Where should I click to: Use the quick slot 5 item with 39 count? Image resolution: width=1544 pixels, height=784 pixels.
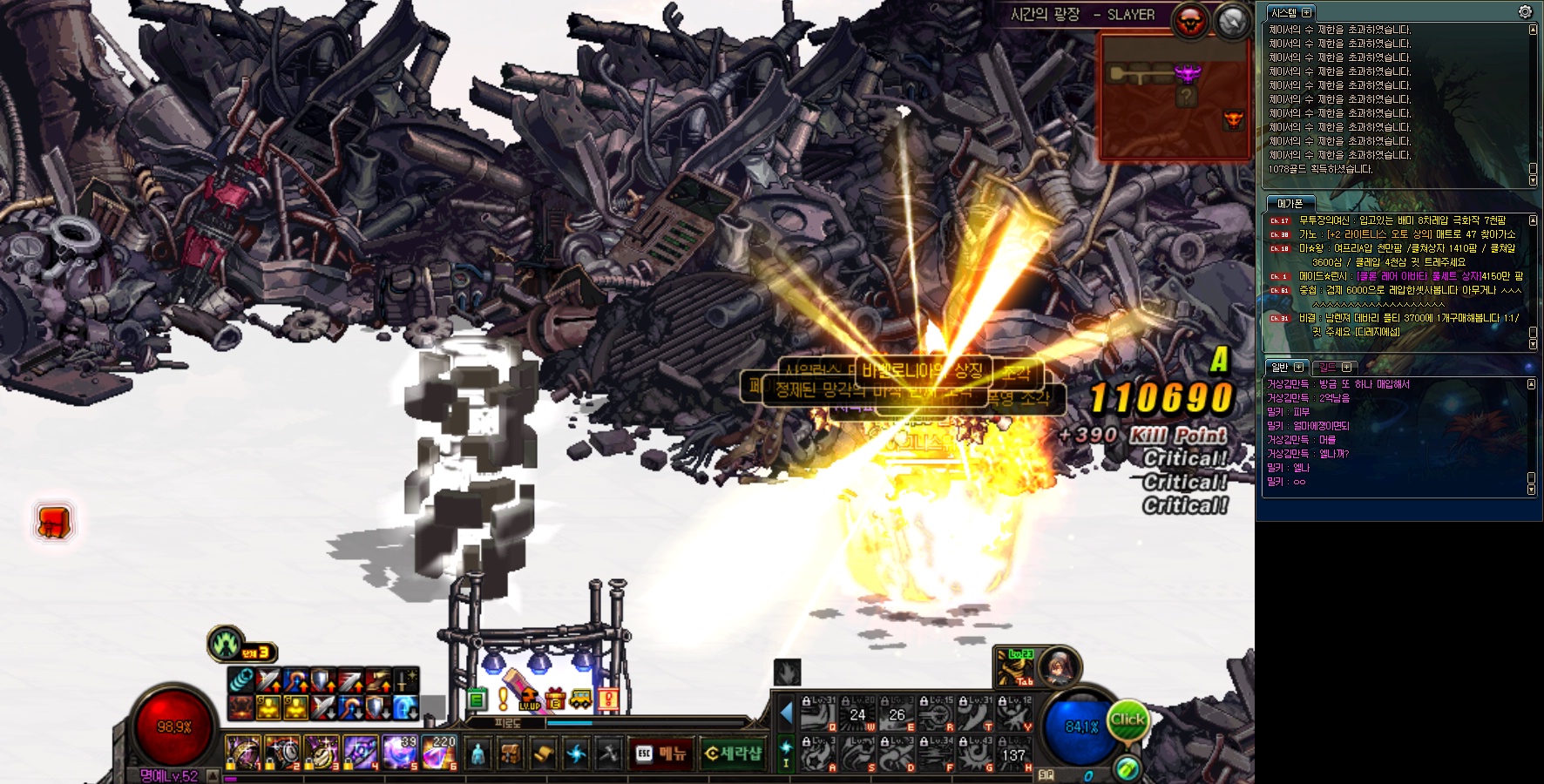pos(400,753)
